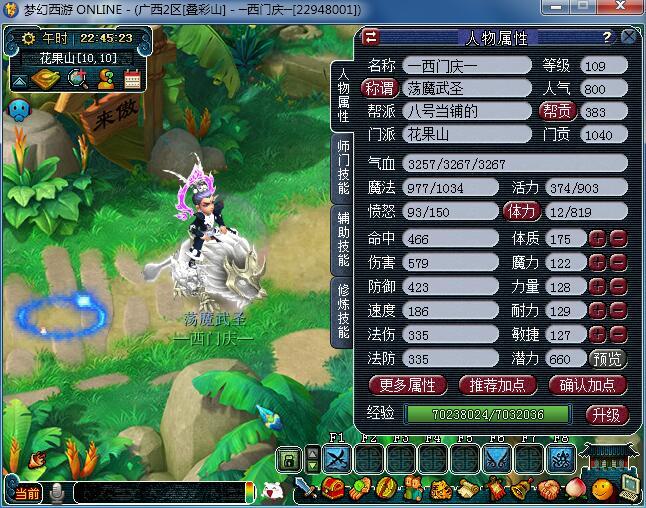This screenshot has height=508, width=646.
Task: Switch to the 辅助技能 tab
Action: (343, 239)
